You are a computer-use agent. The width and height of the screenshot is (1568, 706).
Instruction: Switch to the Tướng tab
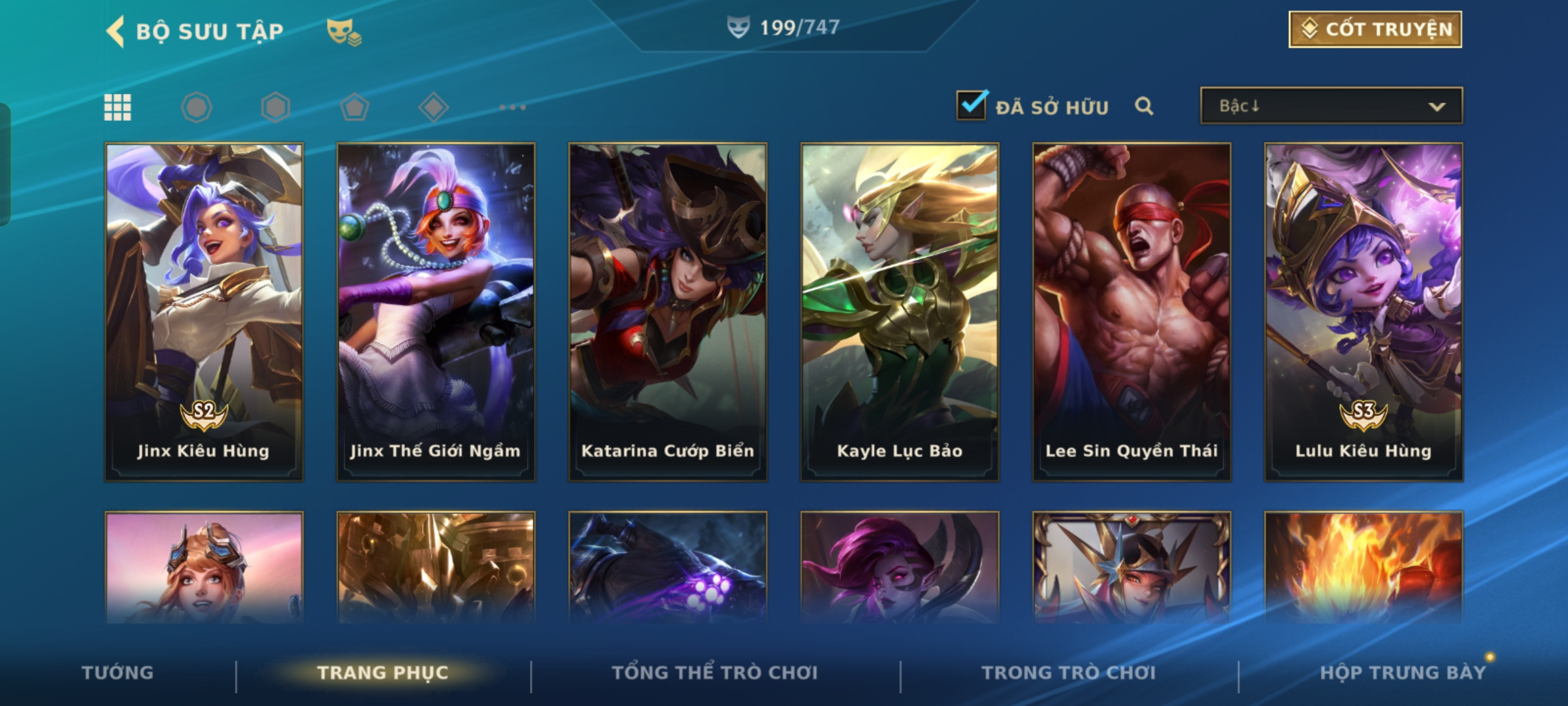(x=118, y=673)
